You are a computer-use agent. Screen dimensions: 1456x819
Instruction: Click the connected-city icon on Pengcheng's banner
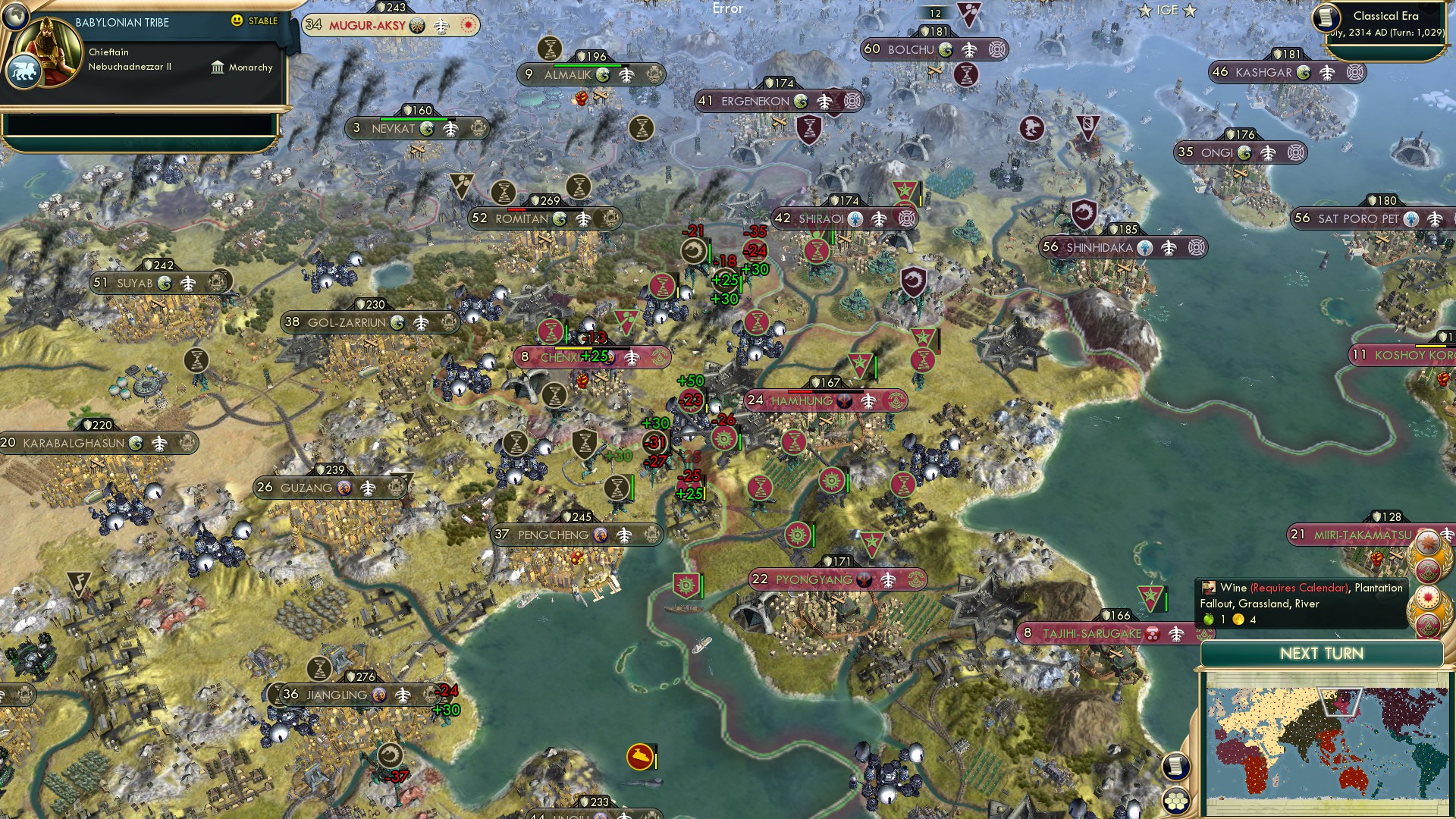pos(625,535)
